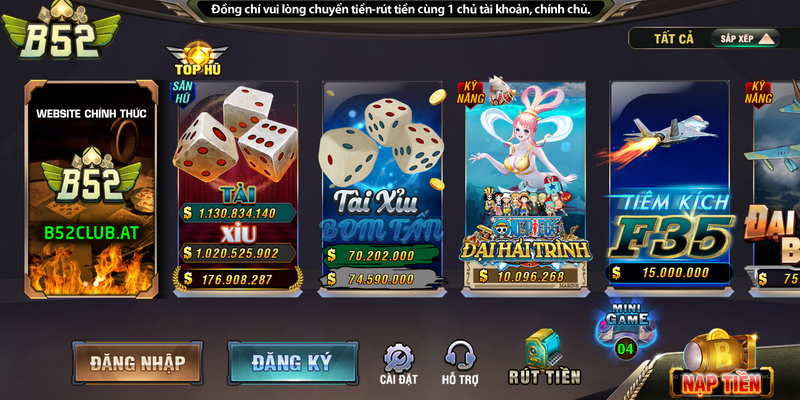The height and width of the screenshot is (400, 800).
Task: Open the Nạp Tiền deposit button
Action: pyautogui.click(x=721, y=367)
